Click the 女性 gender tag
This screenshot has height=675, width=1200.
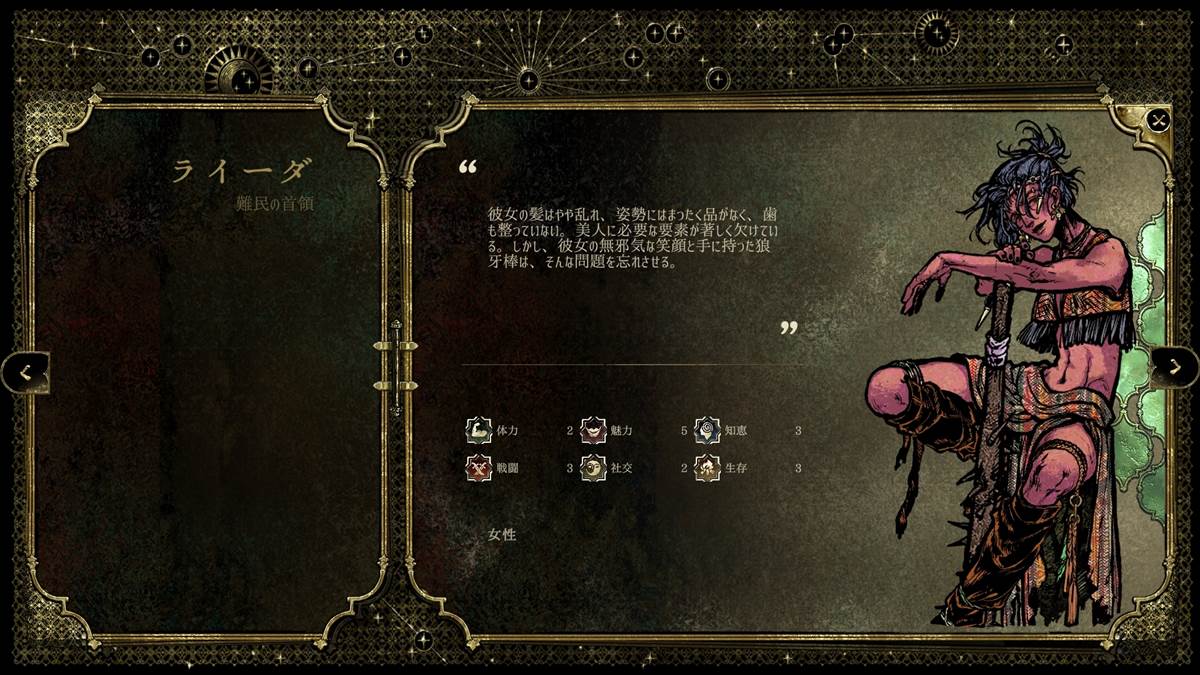(x=502, y=534)
